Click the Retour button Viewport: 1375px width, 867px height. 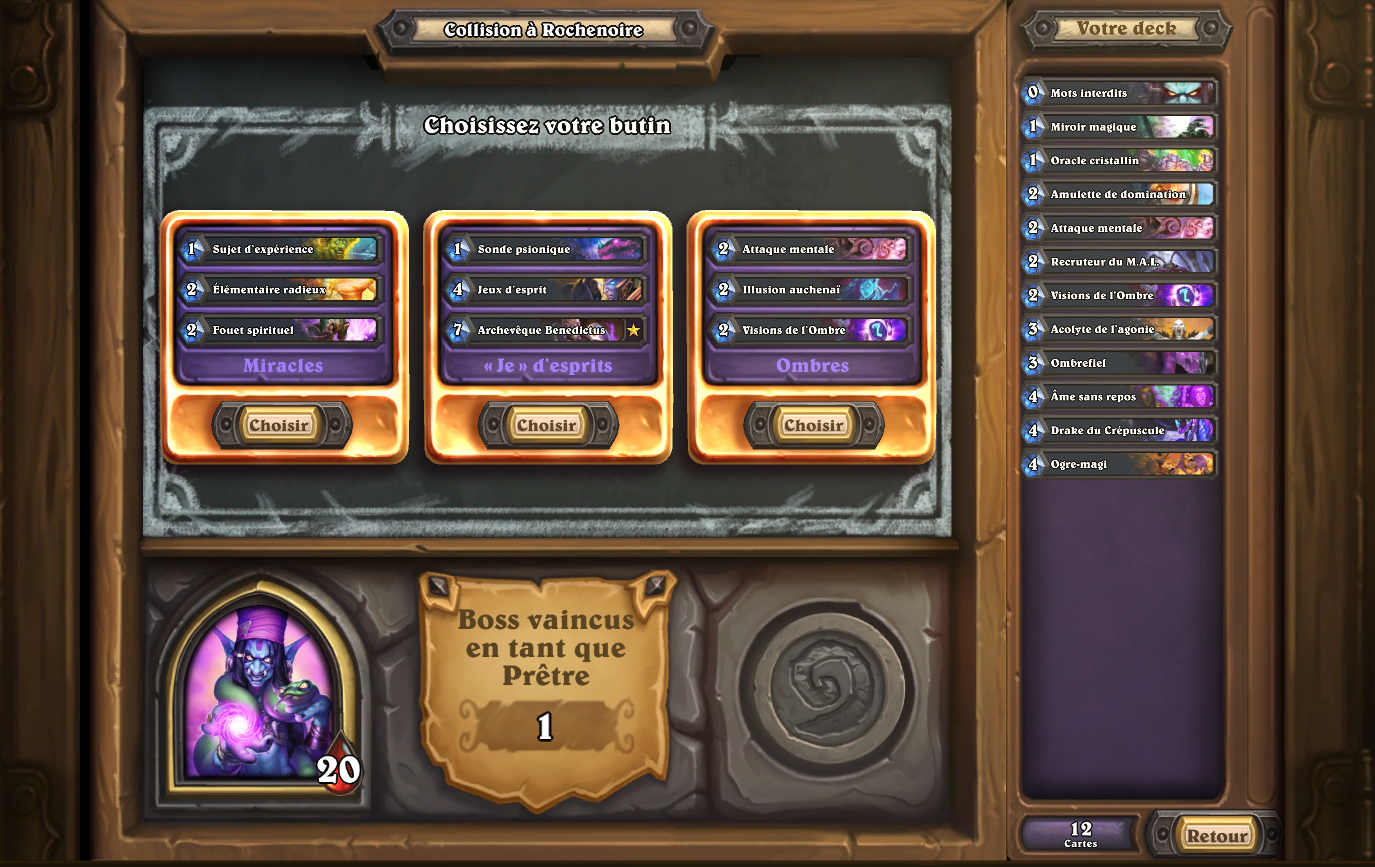(1217, 835)
